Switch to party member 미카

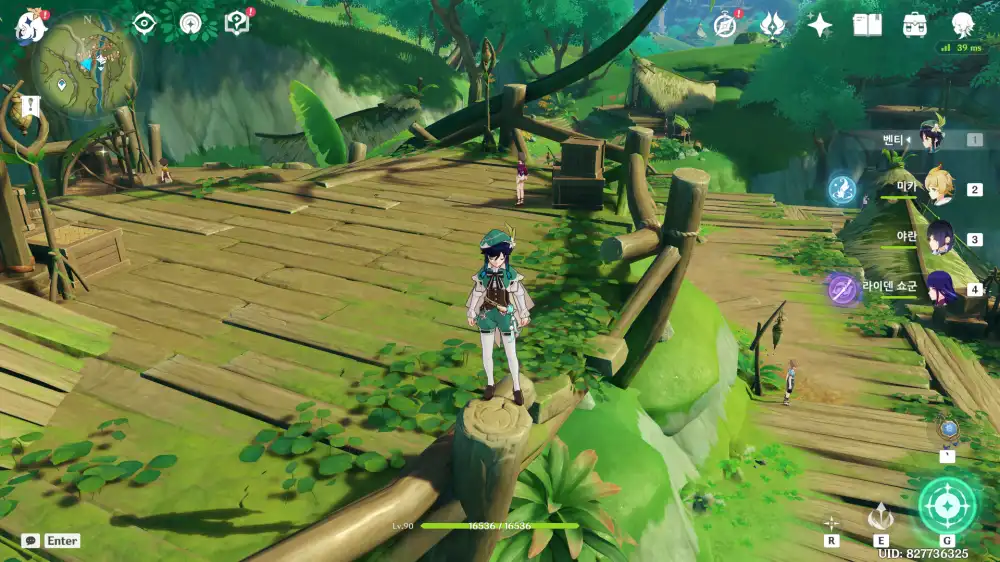point(937,188)
